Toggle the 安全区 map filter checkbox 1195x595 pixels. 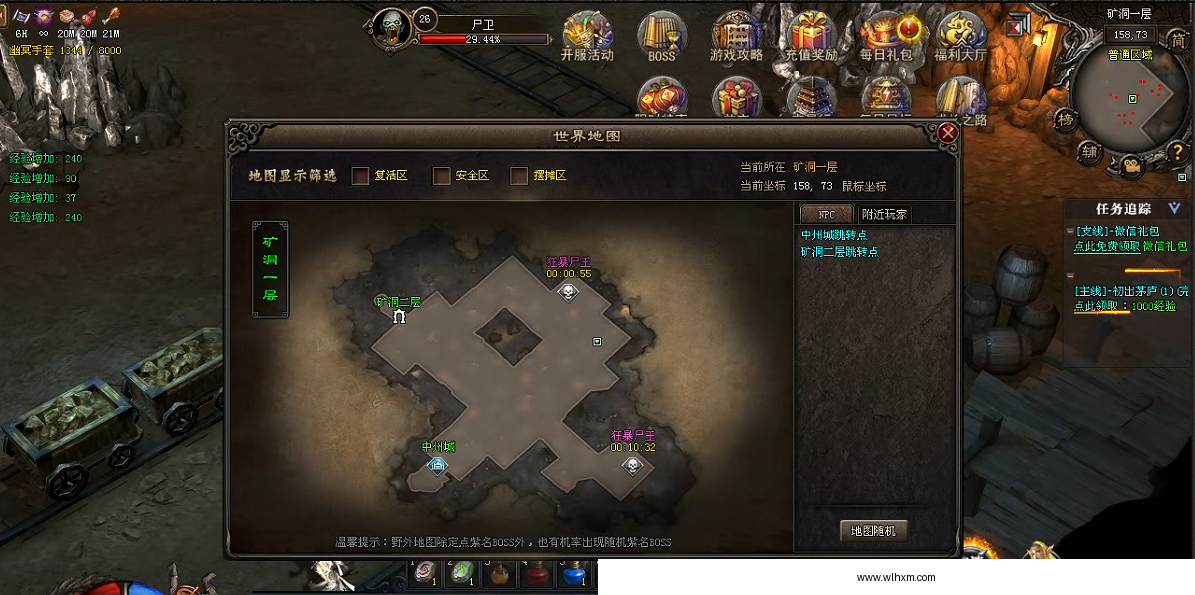(441, 176)
